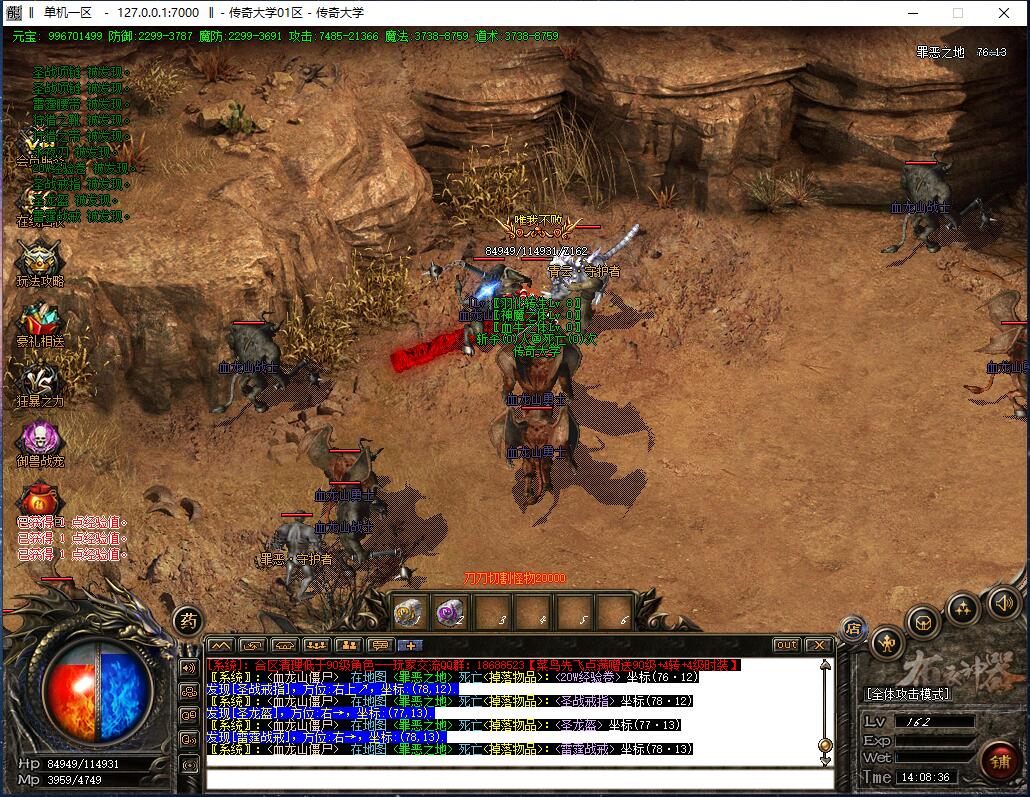The image size is (1030, 797).
Task: Open the skills sparkle round button
Action: [963, 608]
